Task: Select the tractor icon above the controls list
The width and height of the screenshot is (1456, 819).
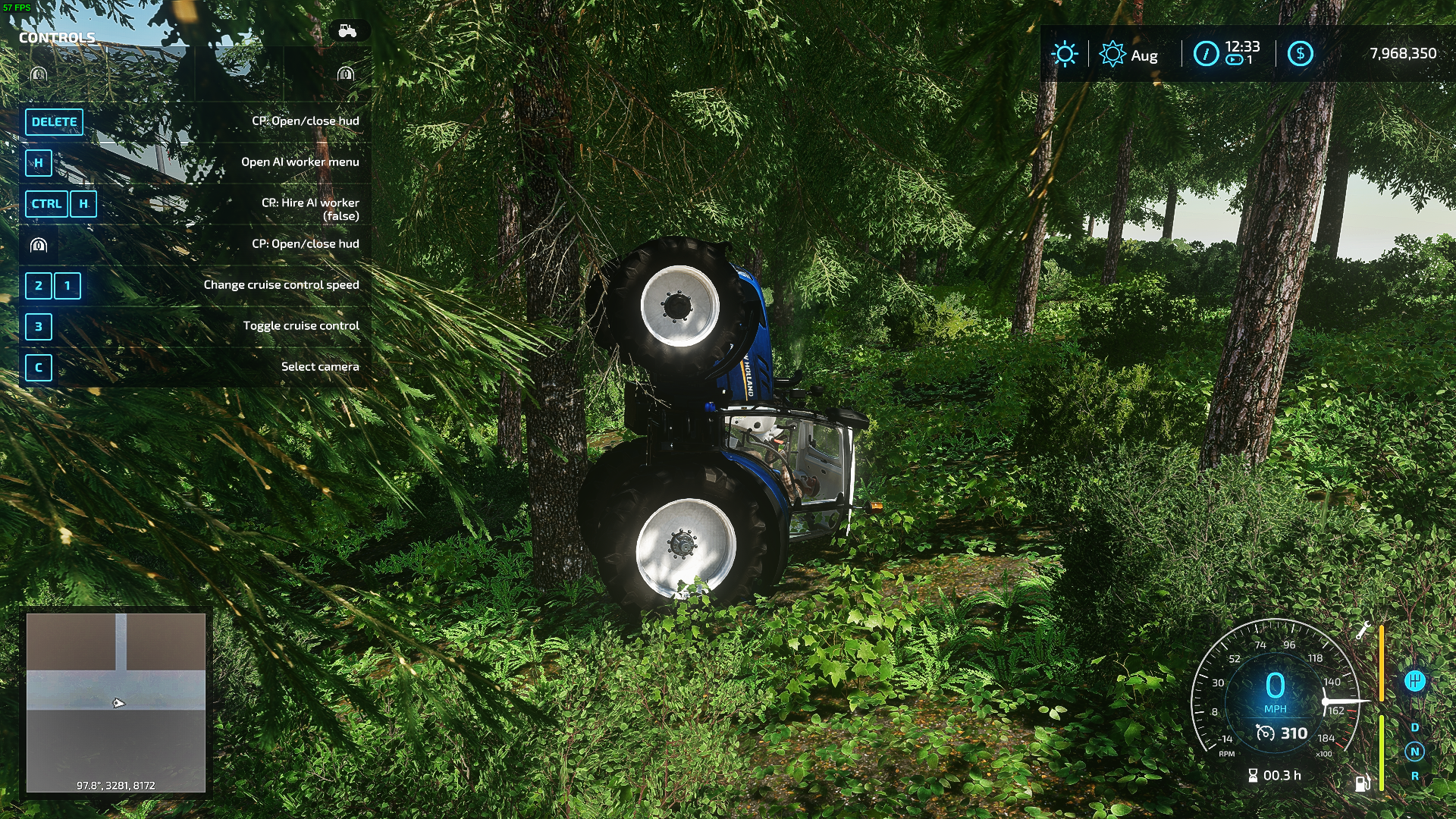Action: [347, 30]
